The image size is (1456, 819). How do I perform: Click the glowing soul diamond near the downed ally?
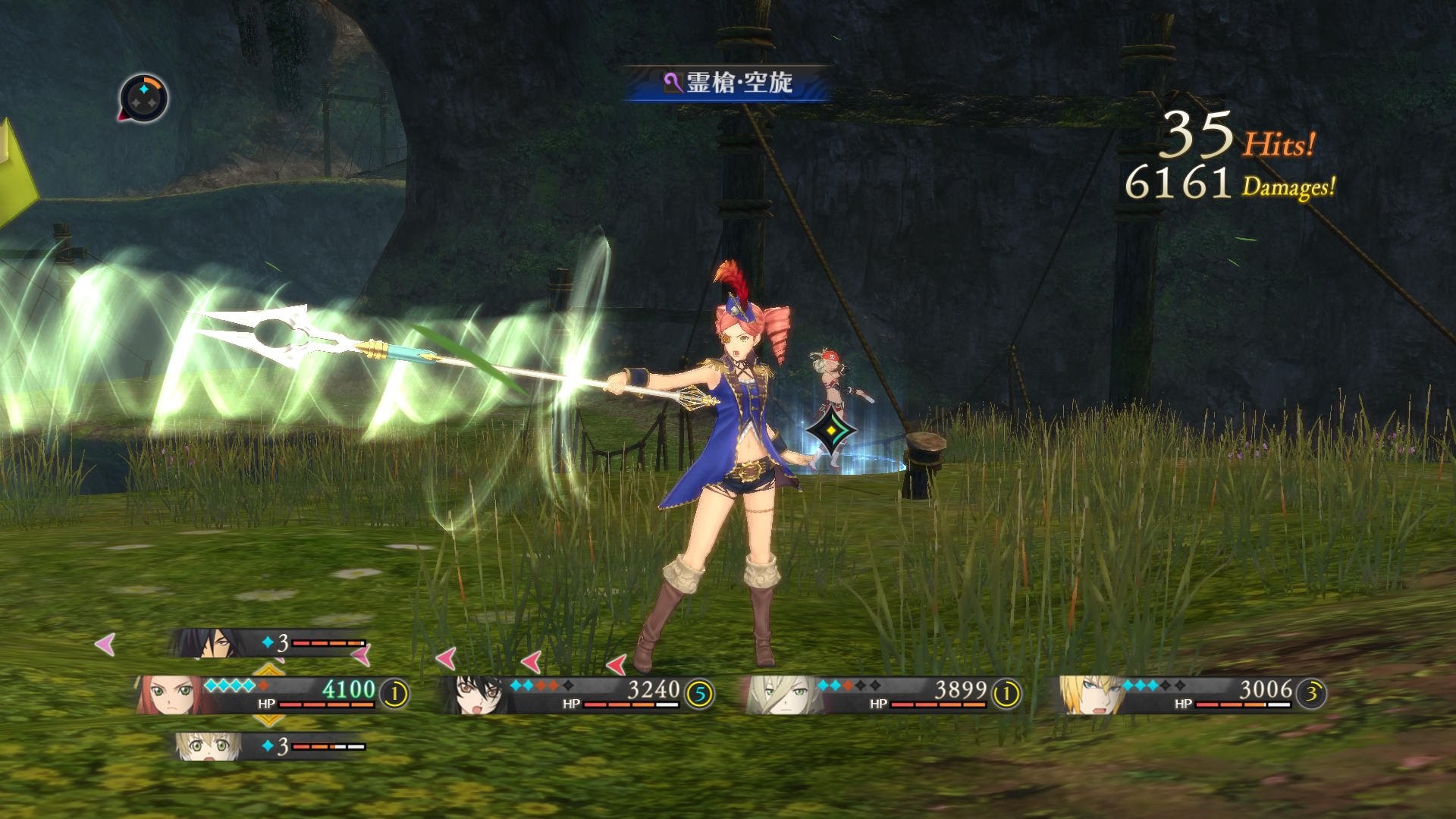(832, 429)
